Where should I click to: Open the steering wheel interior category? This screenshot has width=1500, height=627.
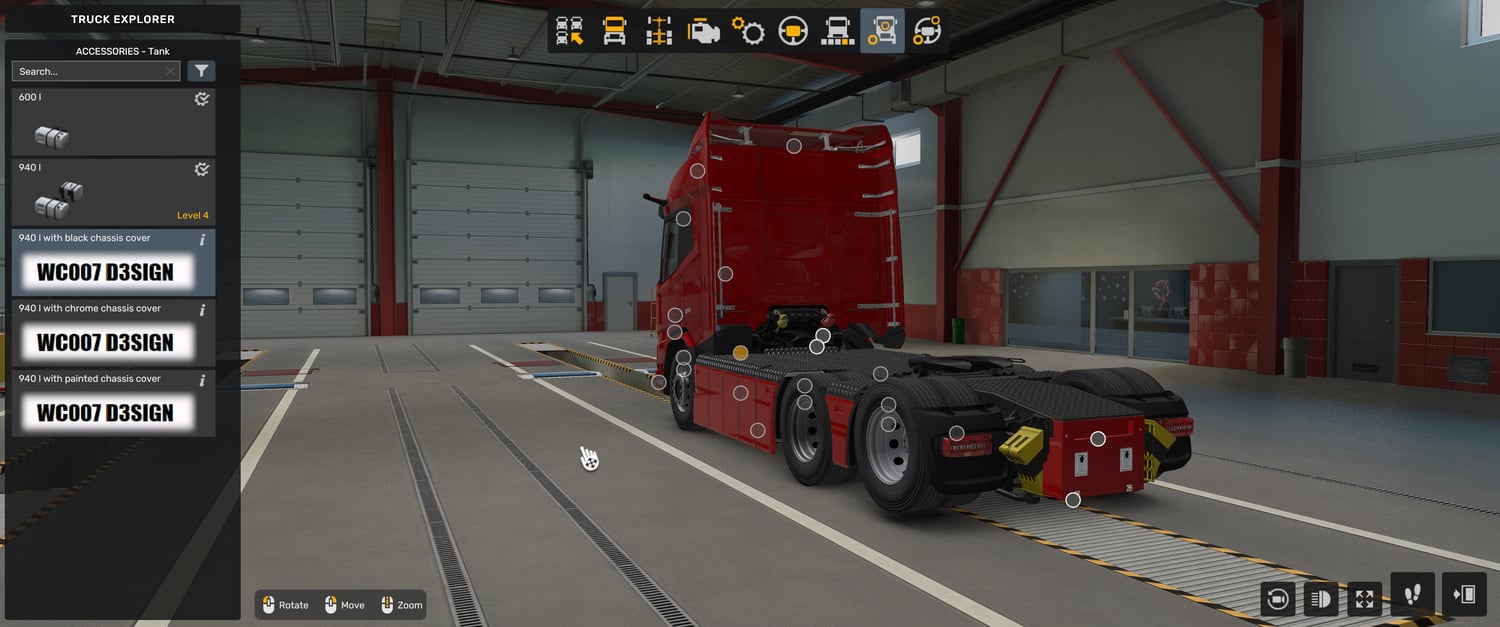793,31
